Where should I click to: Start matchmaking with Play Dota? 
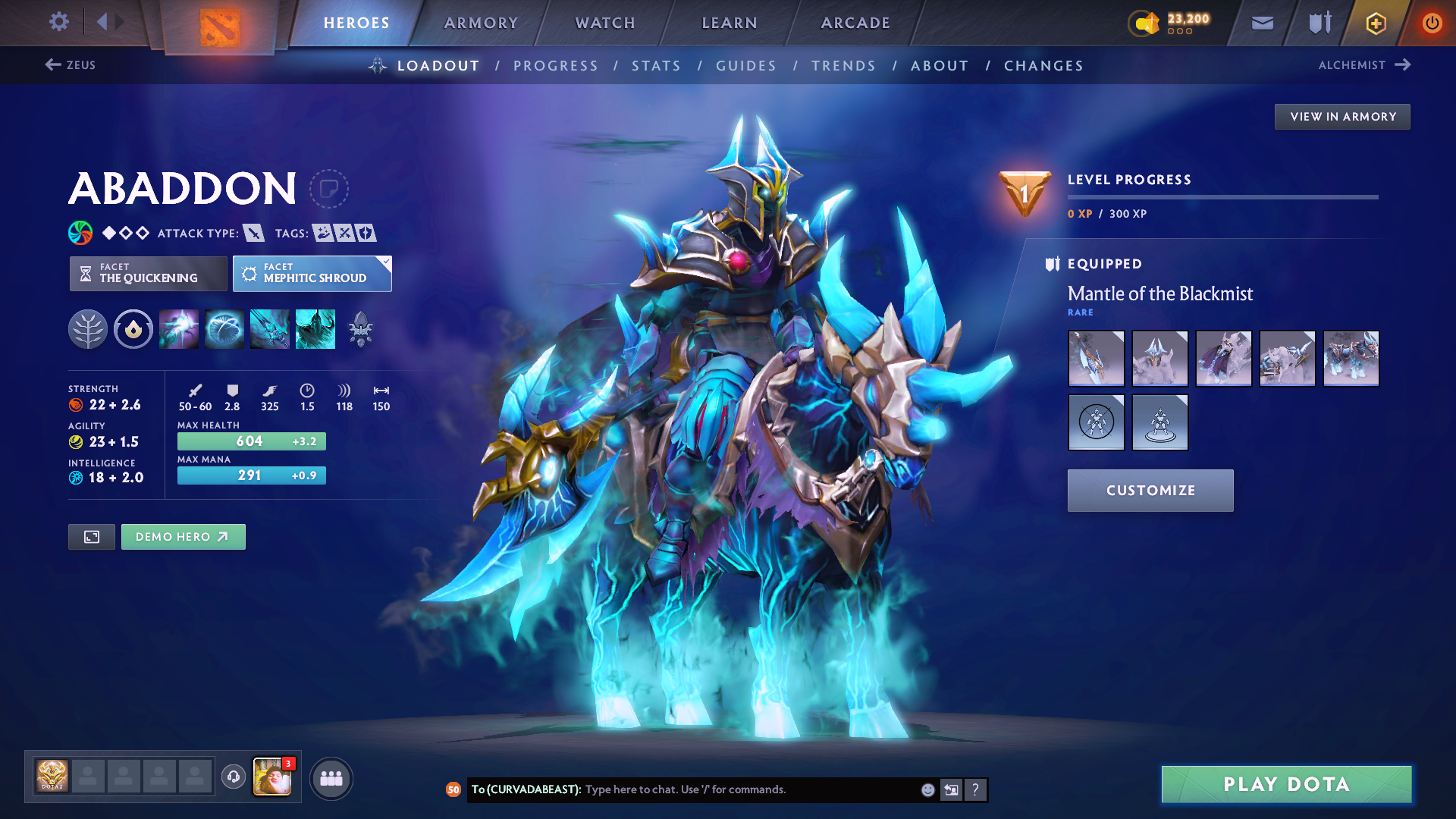(1286, 784)
